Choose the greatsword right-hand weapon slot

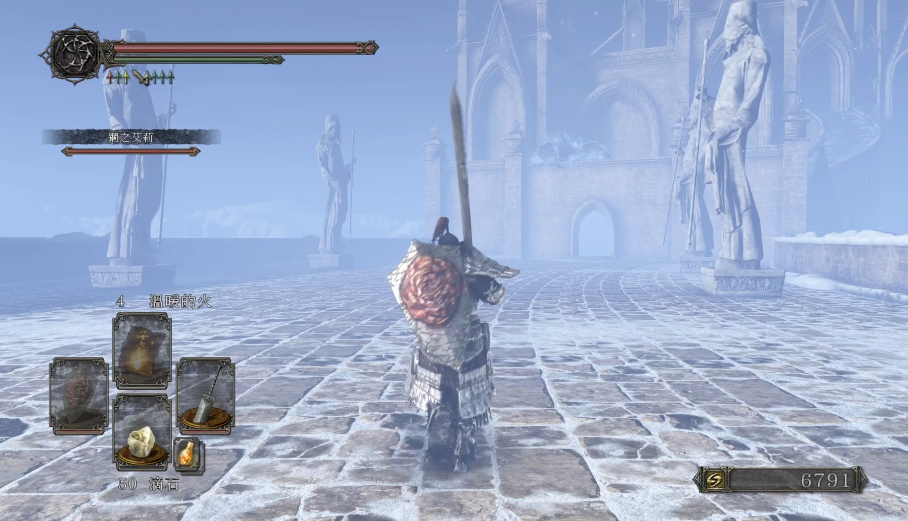(x=205, y=396)
